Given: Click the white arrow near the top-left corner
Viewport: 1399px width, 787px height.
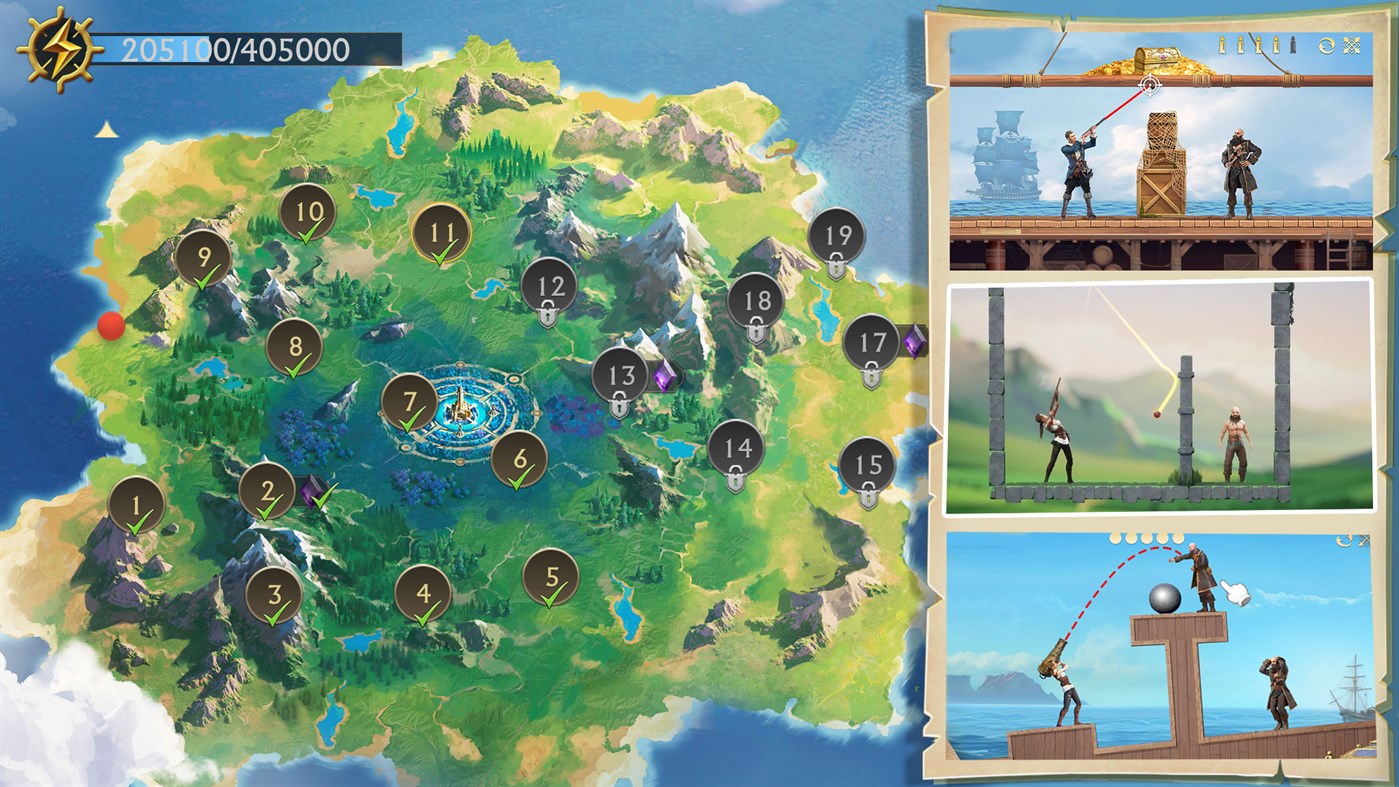Looking at the screenshot, I should click(x=107, y=131).
